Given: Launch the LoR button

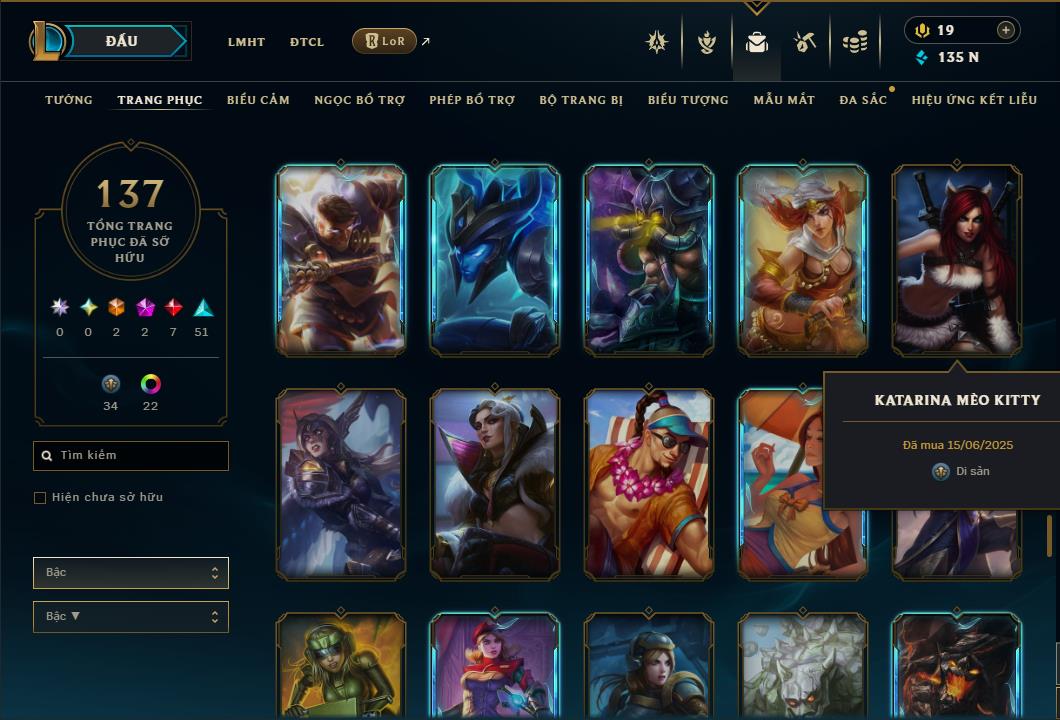Looking at the screenshot, I should (x=384, y=41).
